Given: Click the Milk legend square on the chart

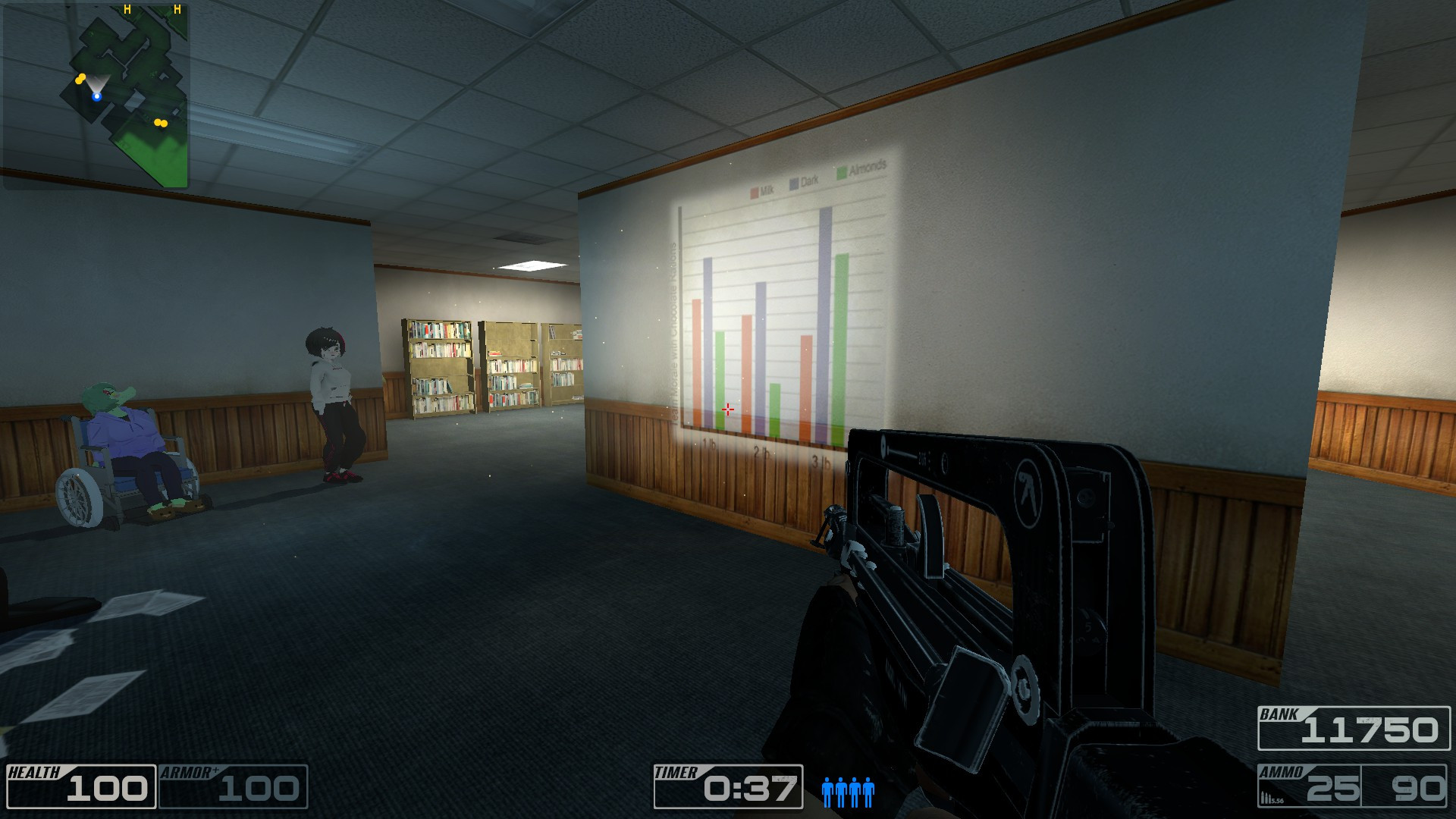Looking at the screenshot, I should pos(753,190).
